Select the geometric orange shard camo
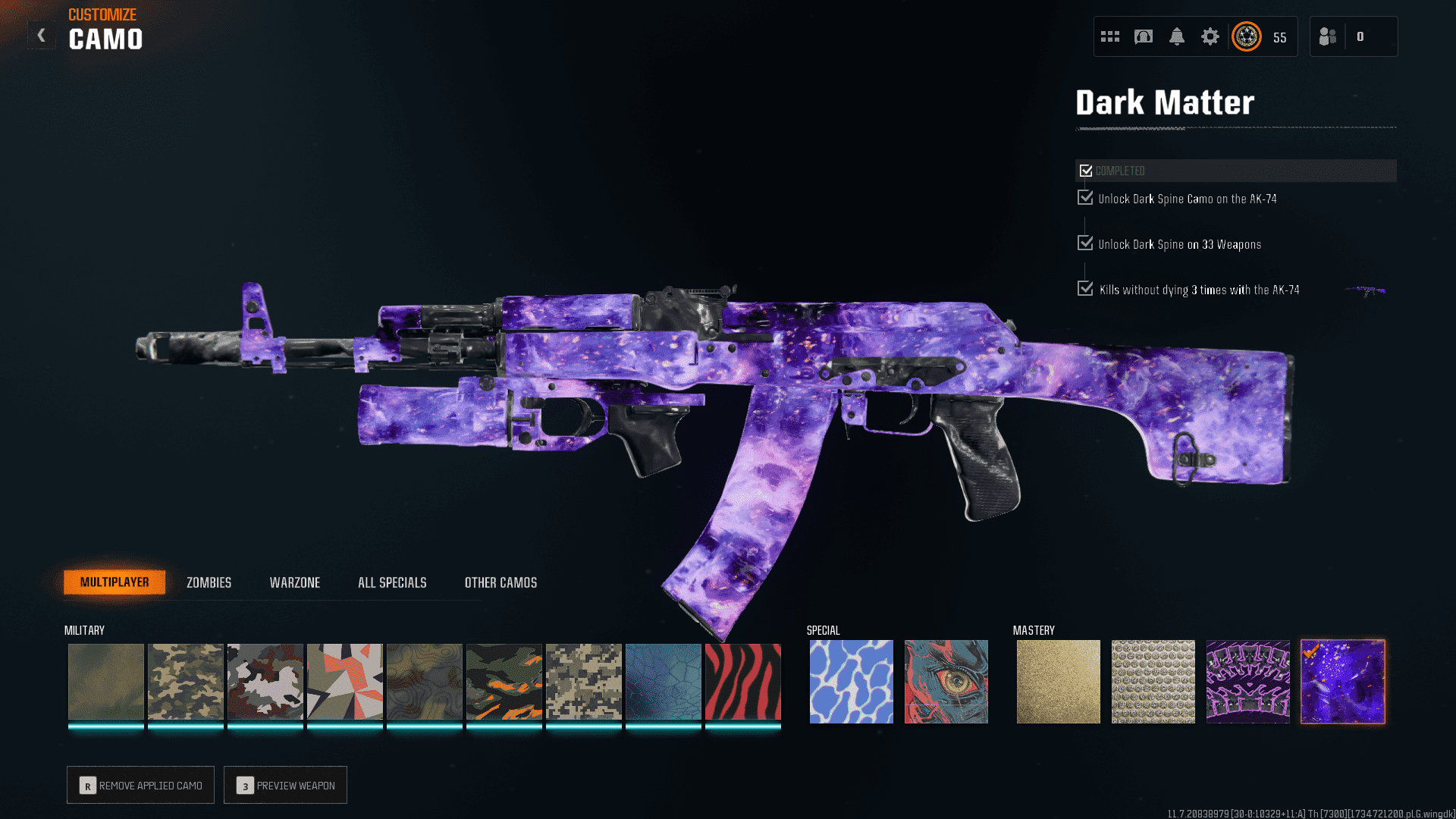 (x=344, y=682)
